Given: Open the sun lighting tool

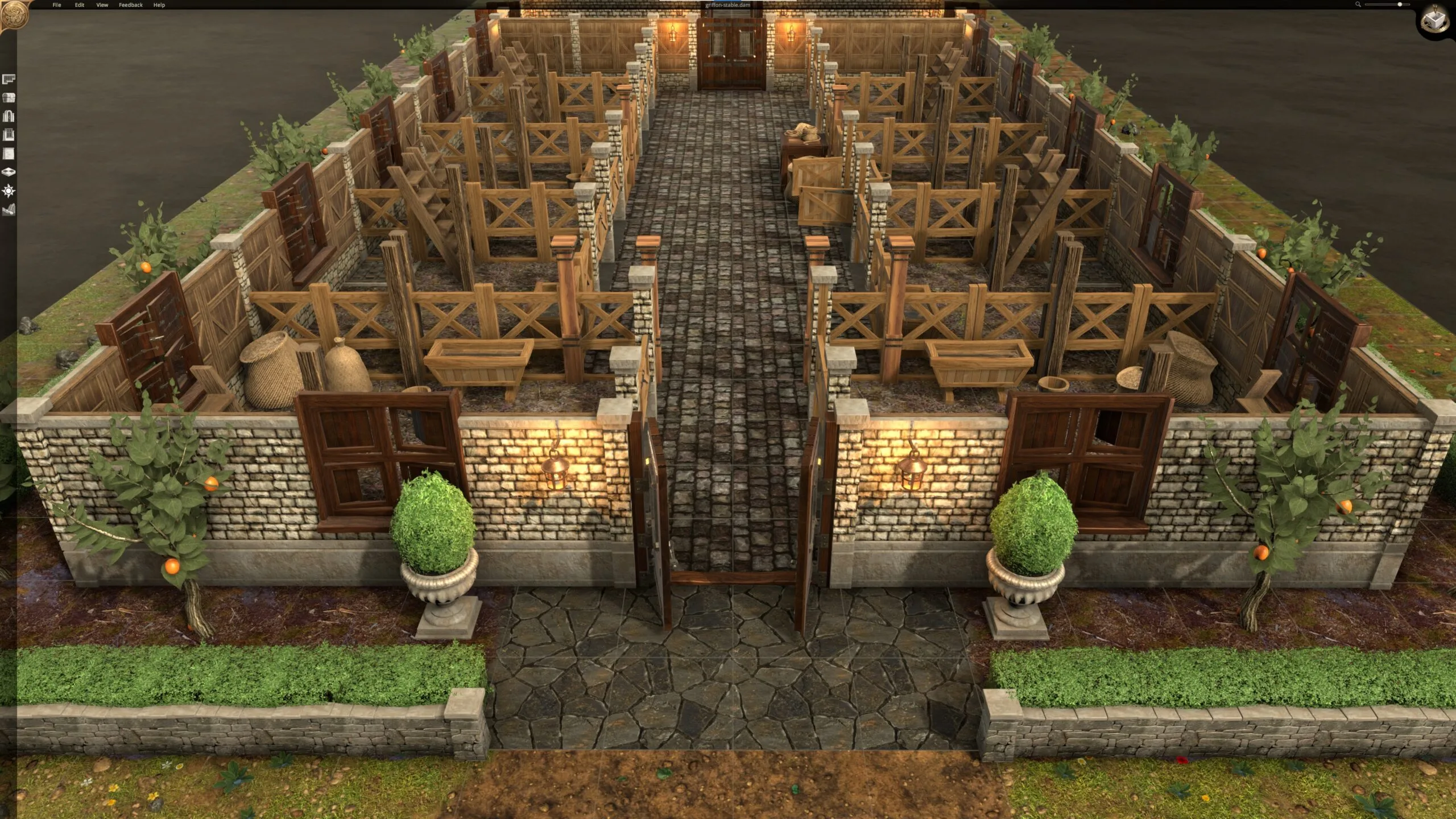Looking at the screenshot, I should 9,191.
